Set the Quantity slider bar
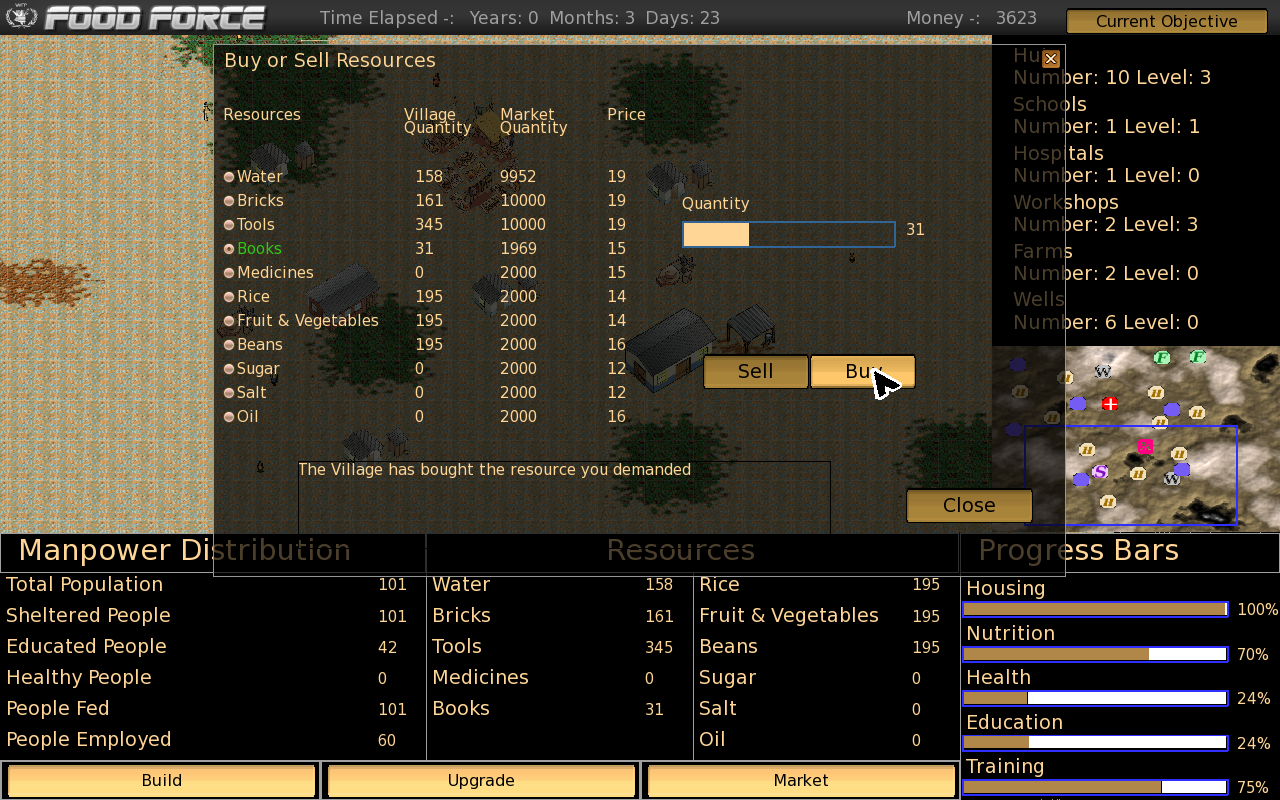The image size is (1280, 800). pyautogui.click(x=788, y=235)
